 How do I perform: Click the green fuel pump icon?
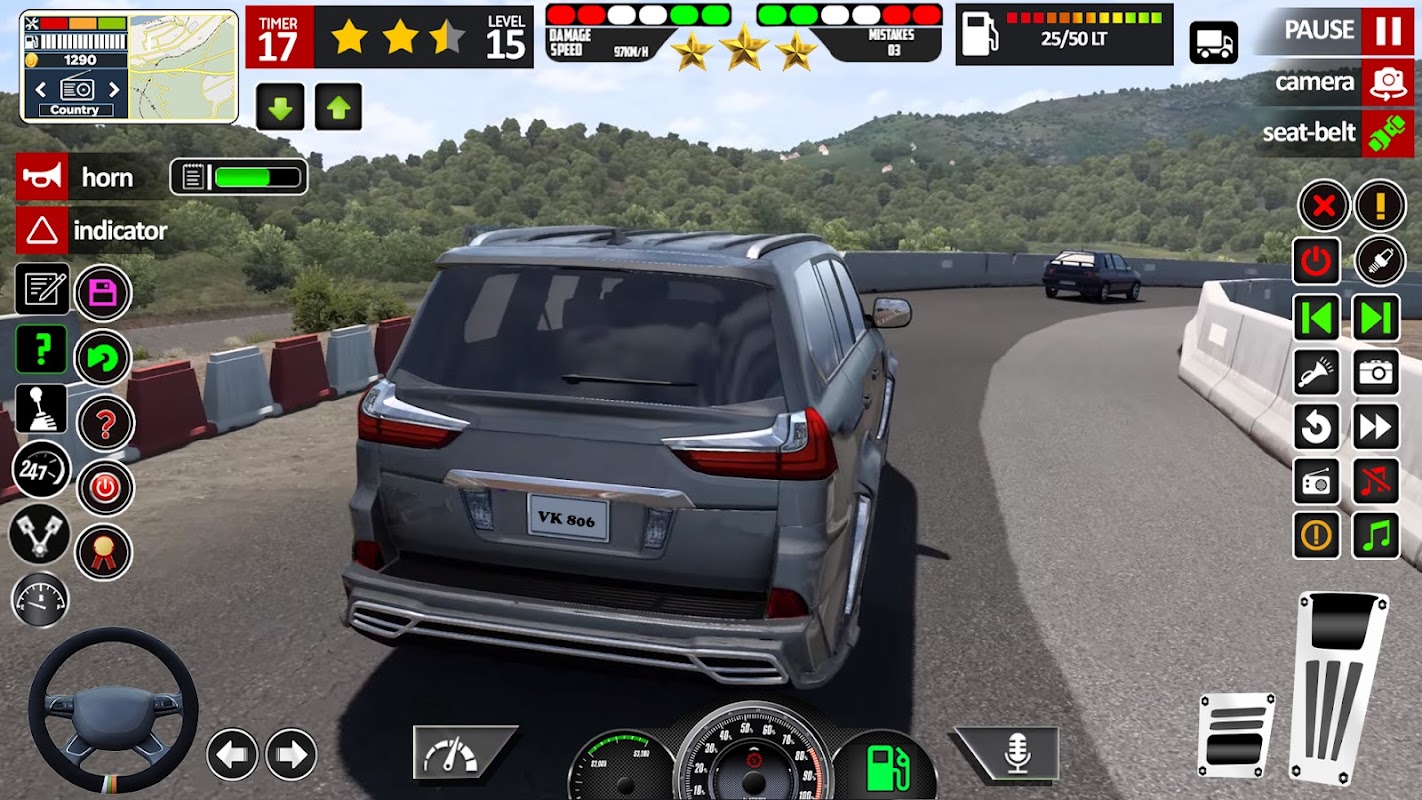pos(885,768)
